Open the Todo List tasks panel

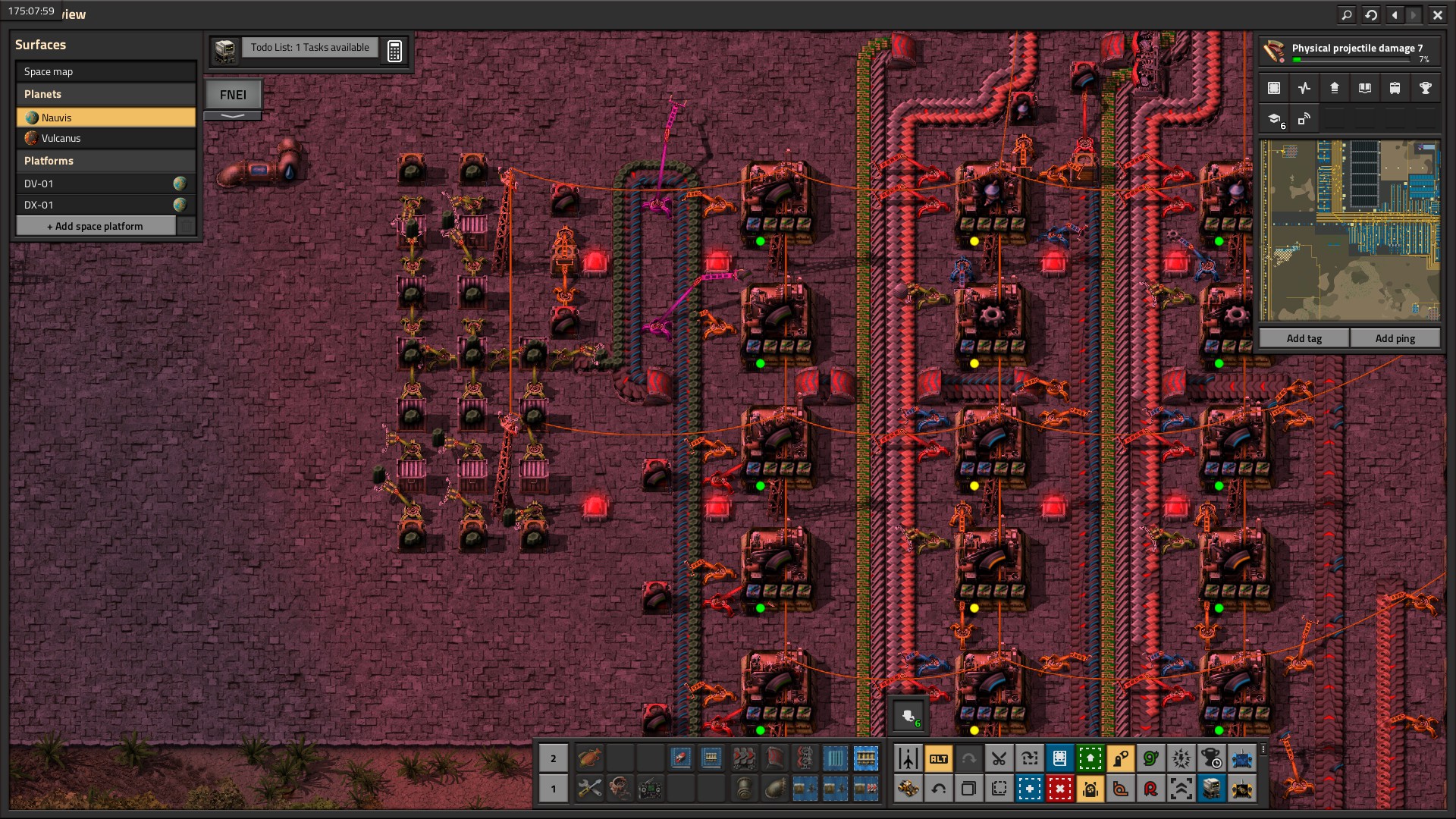[x=309, y=48]
